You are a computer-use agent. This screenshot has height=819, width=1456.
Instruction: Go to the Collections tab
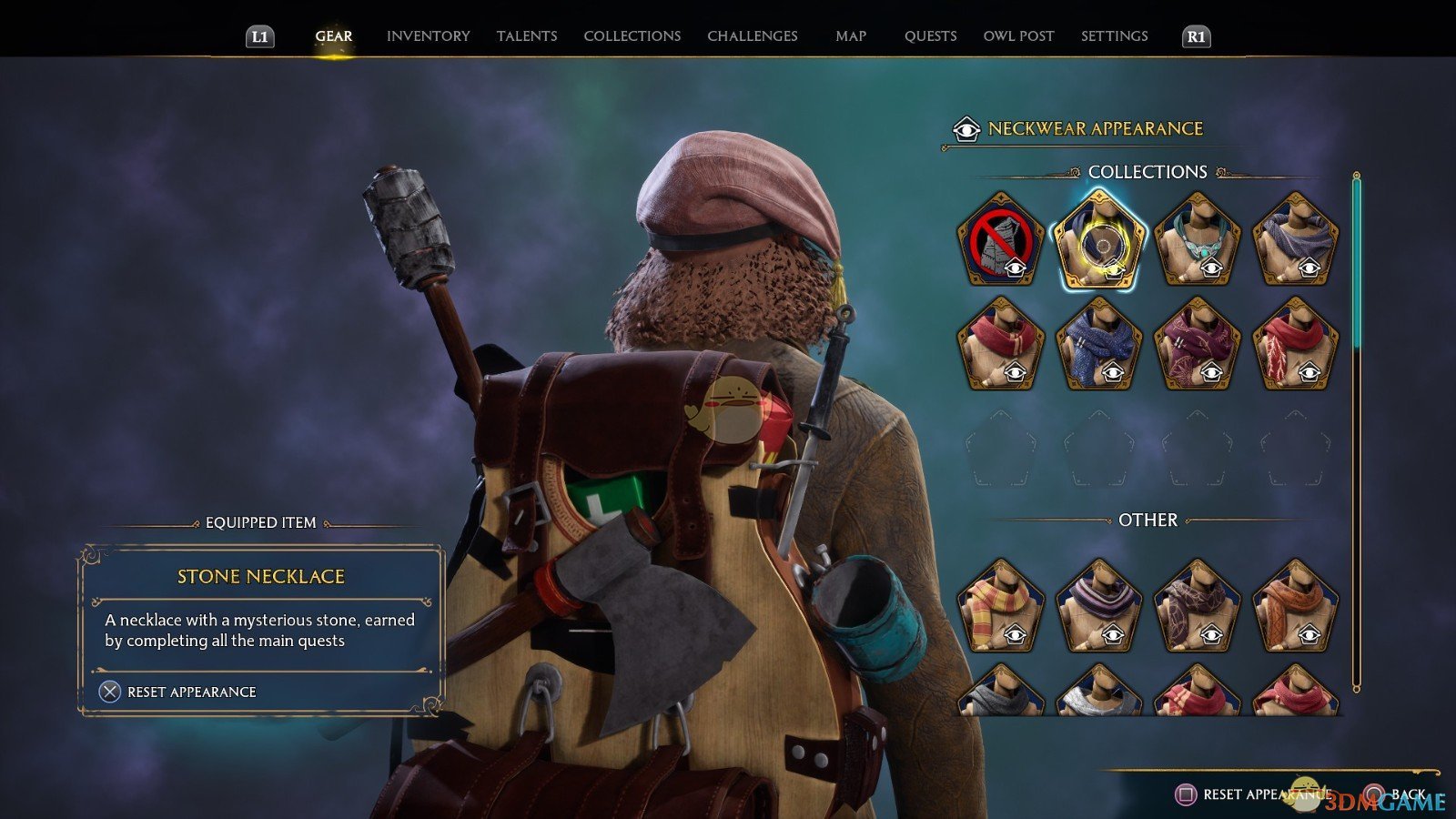(632, 36)
